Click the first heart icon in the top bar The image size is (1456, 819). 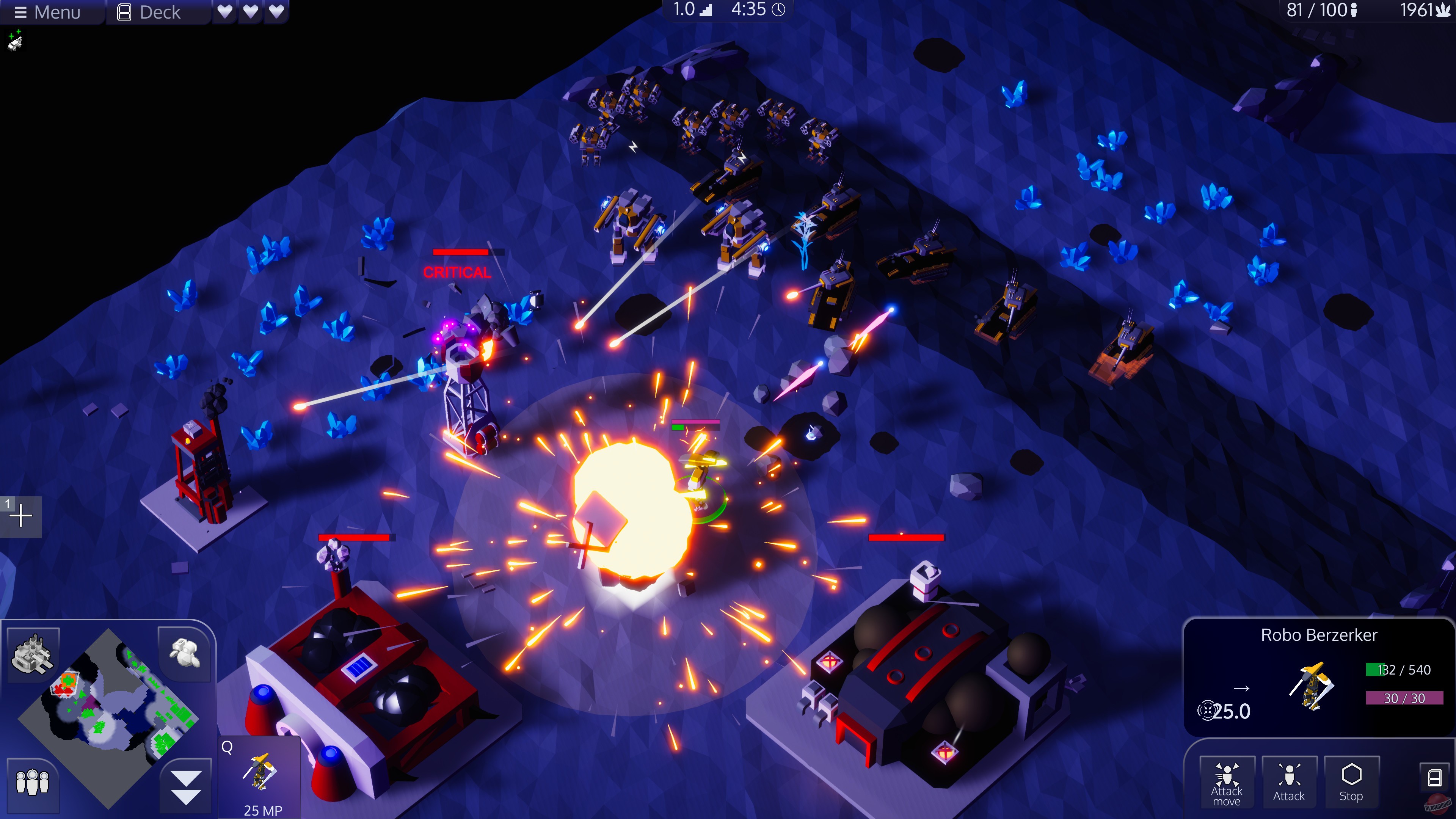(226, 12)
